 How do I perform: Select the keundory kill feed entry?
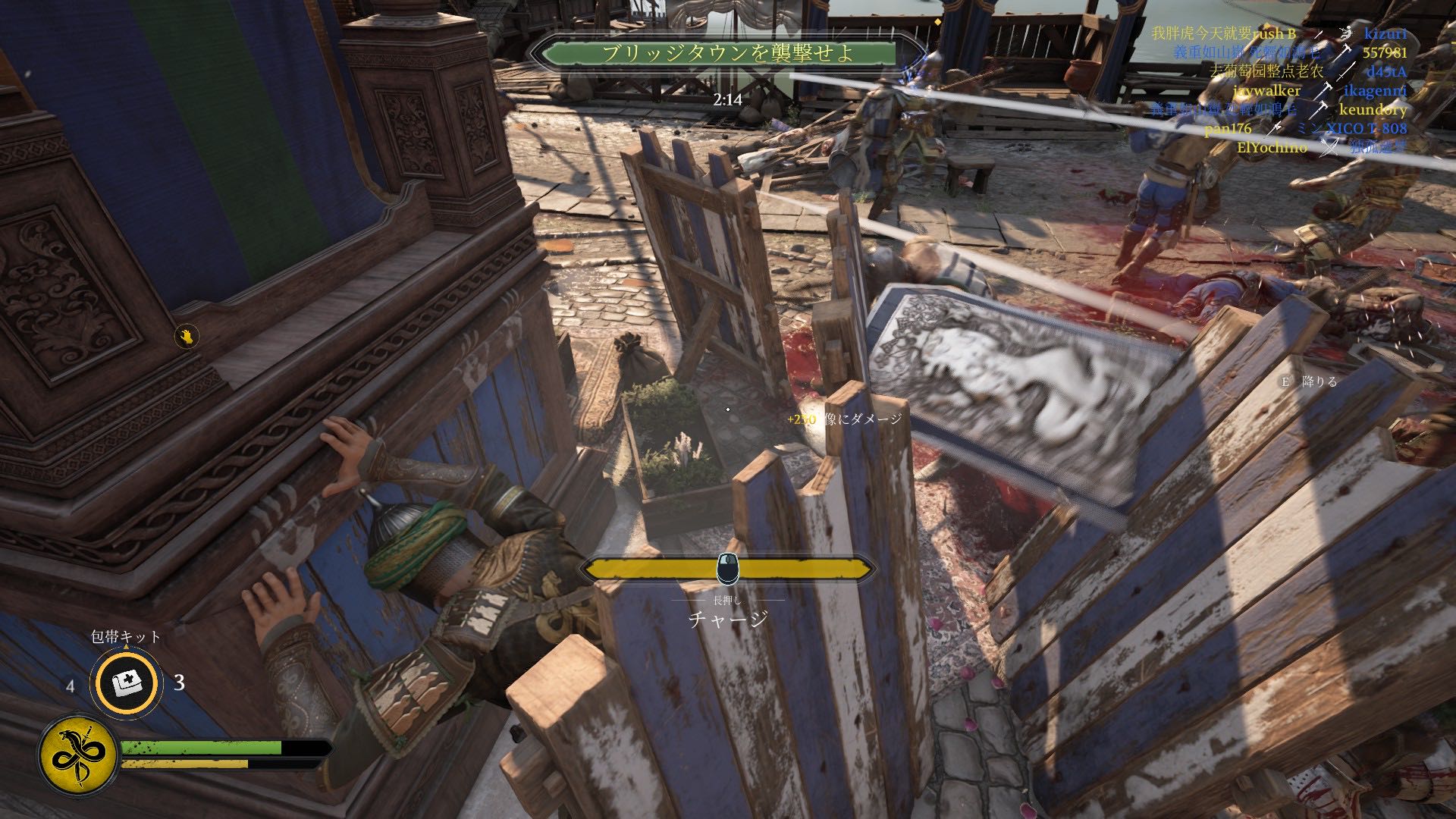click(x=1373, y=109)
